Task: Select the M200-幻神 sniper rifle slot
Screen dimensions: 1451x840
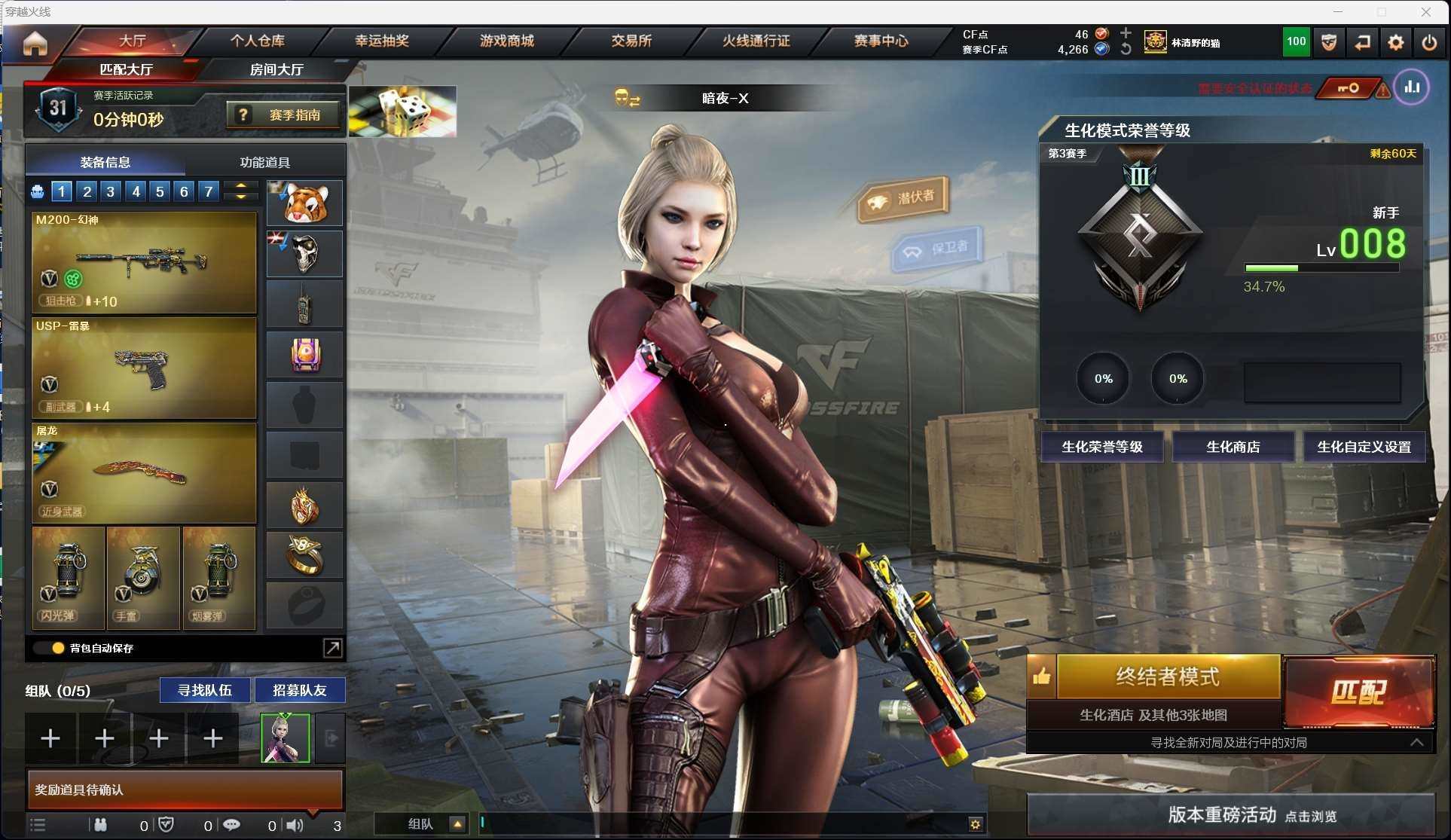Action: (144, 262)
